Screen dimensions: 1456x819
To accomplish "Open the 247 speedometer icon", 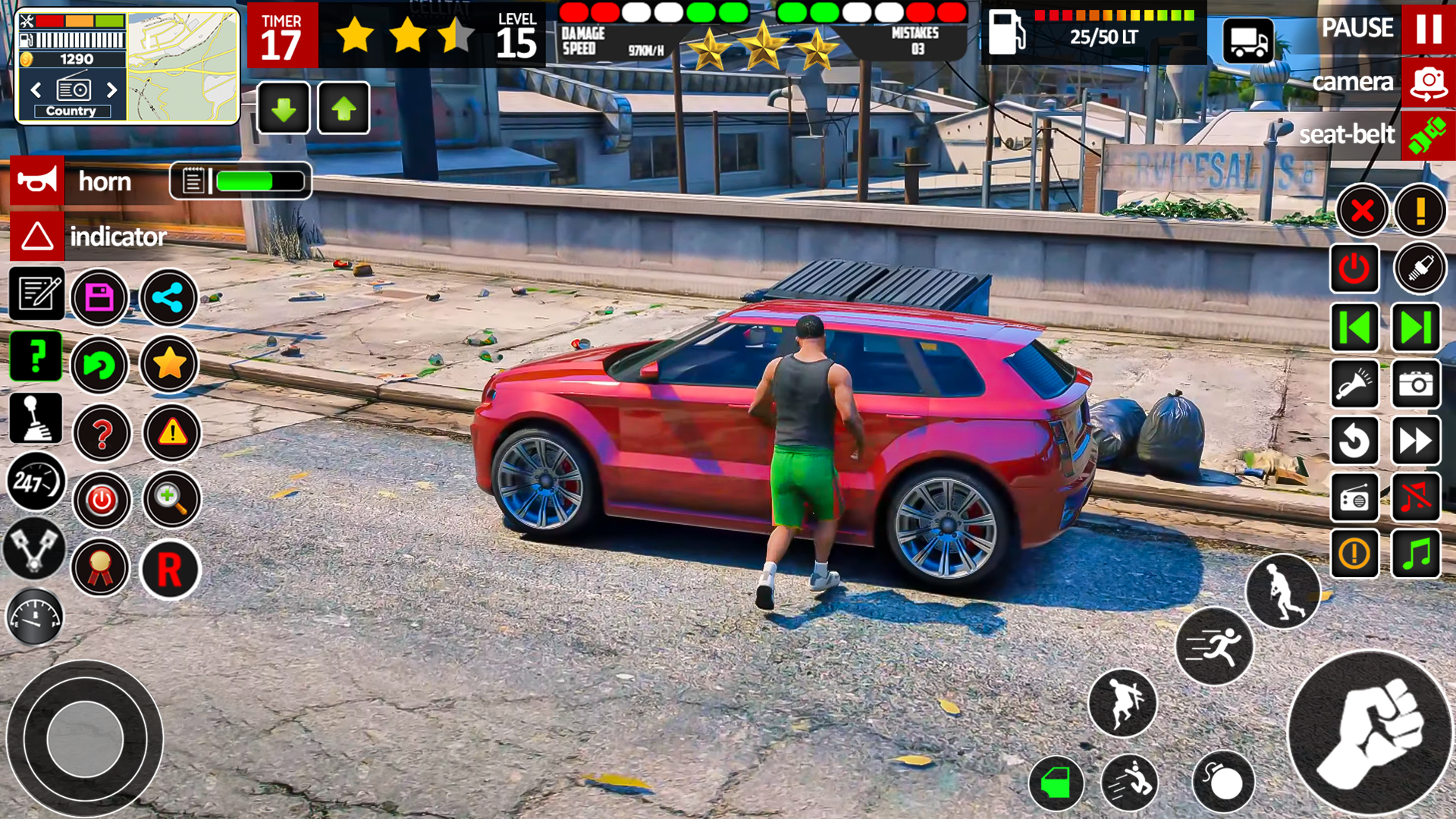I will 36,483.
